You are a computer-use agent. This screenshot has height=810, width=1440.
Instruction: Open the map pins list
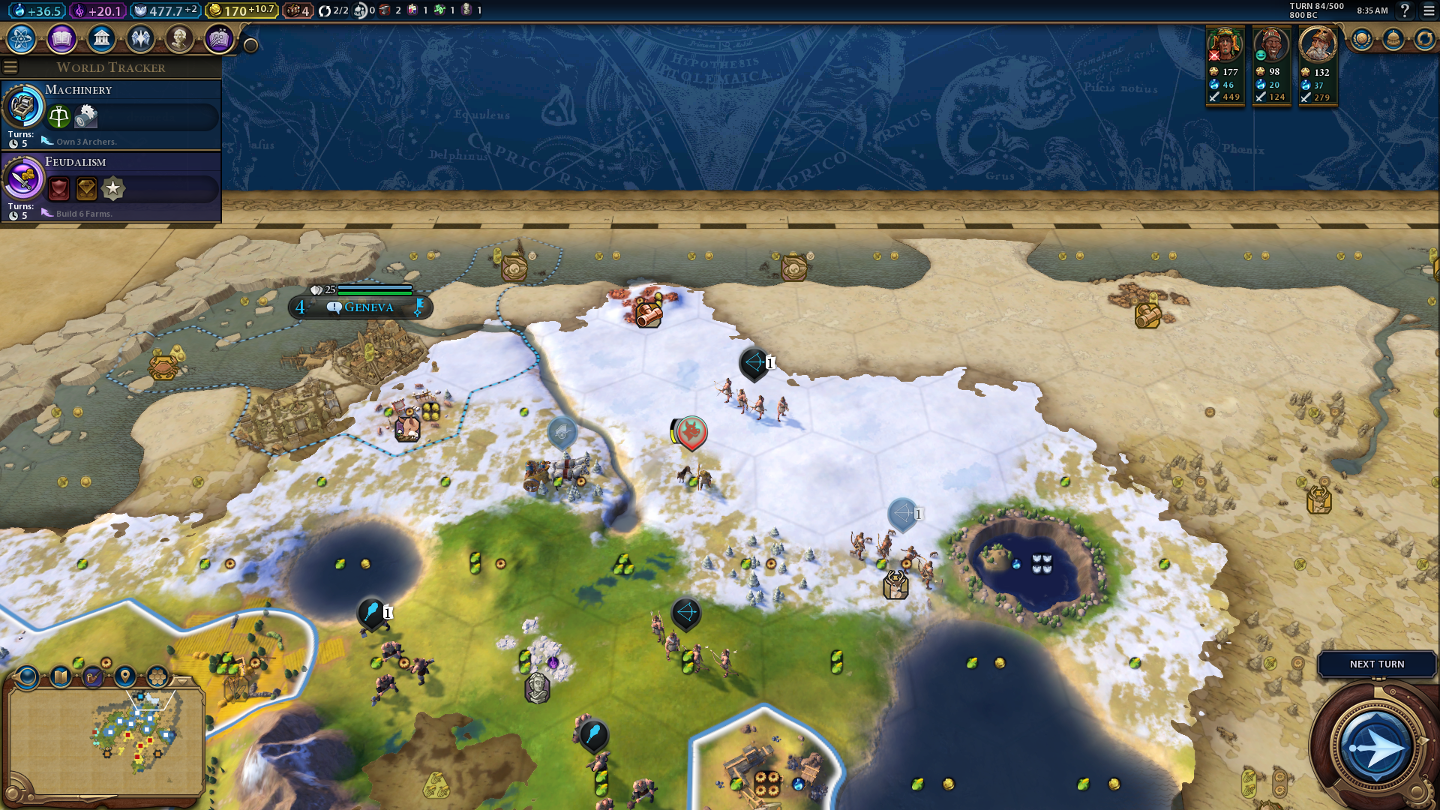point(125,677)
